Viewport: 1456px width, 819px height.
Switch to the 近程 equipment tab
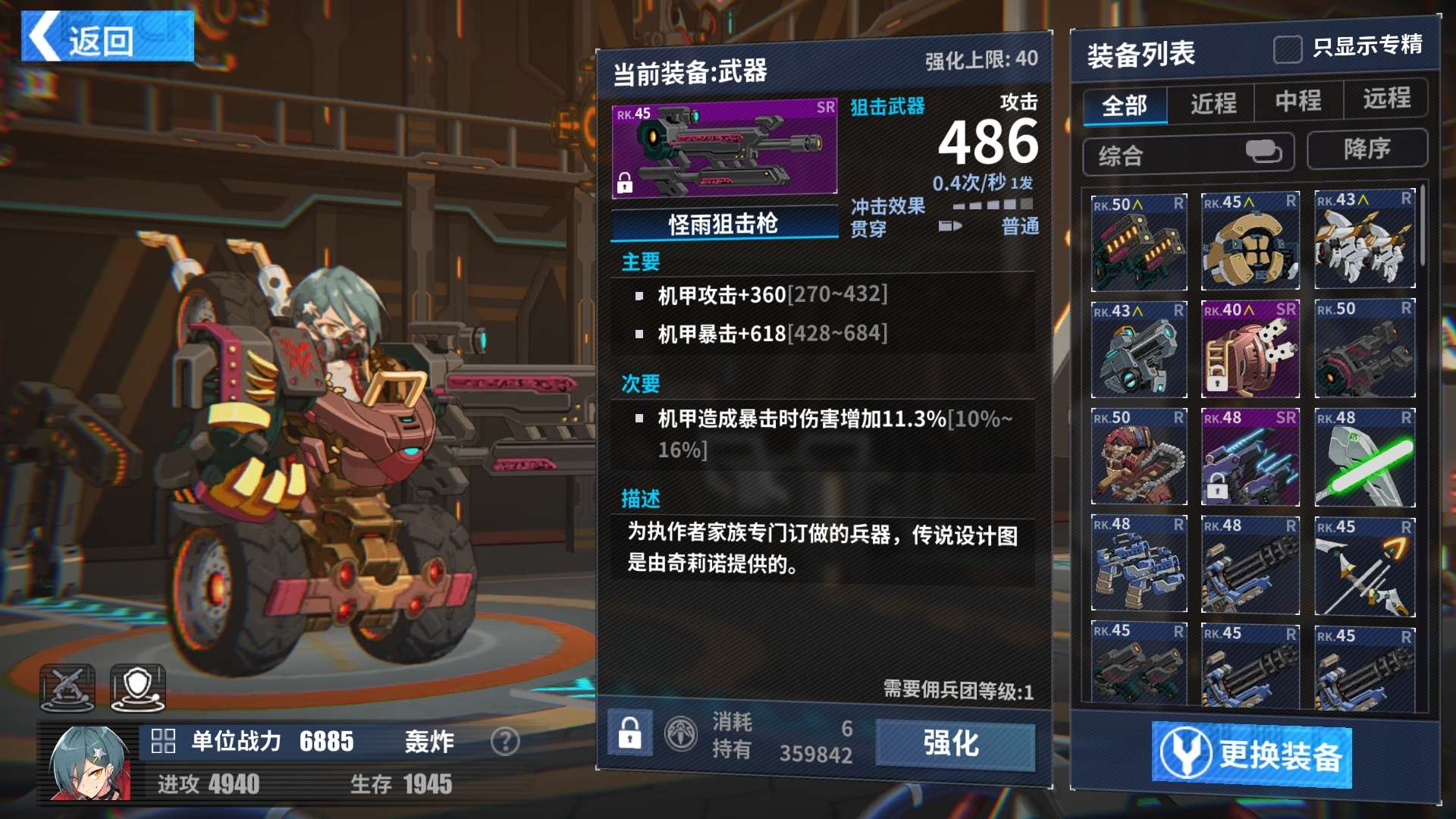1213,103
